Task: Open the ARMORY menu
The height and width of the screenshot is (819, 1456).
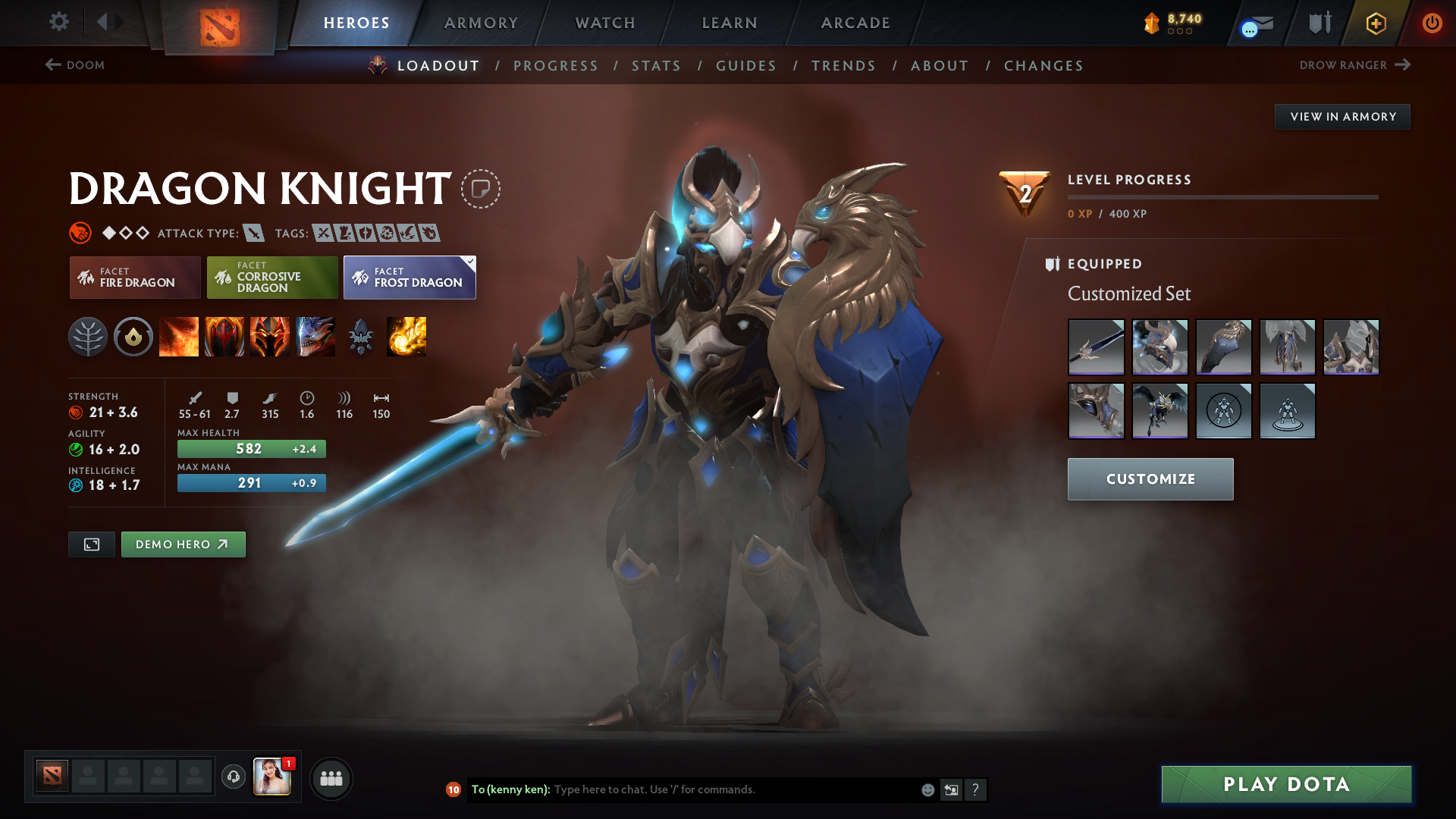Action: (481, 23)
